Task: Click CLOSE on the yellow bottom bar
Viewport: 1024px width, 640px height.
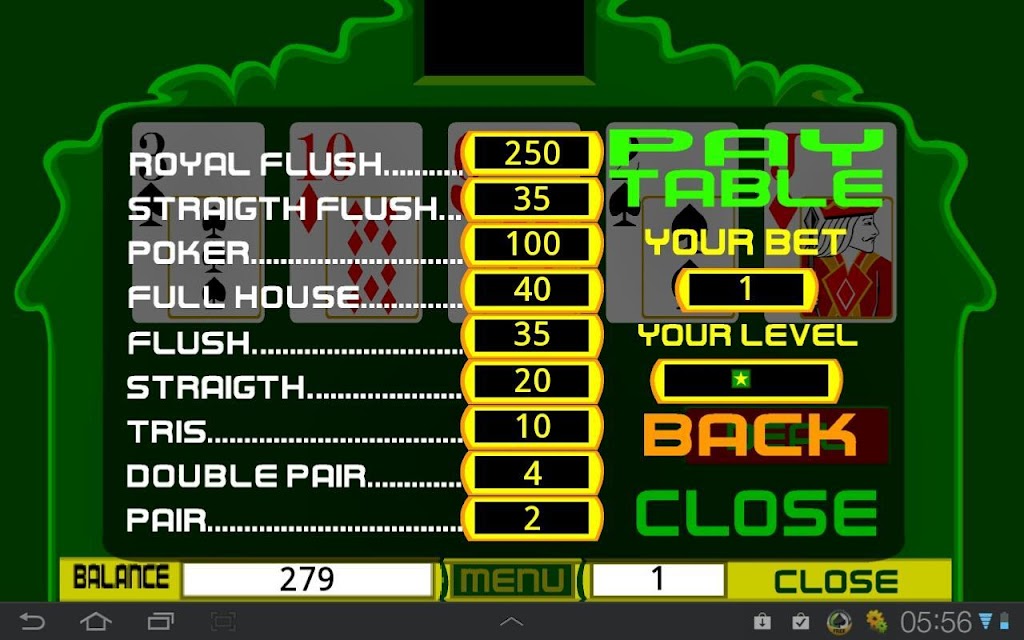Action: (836, 580)
